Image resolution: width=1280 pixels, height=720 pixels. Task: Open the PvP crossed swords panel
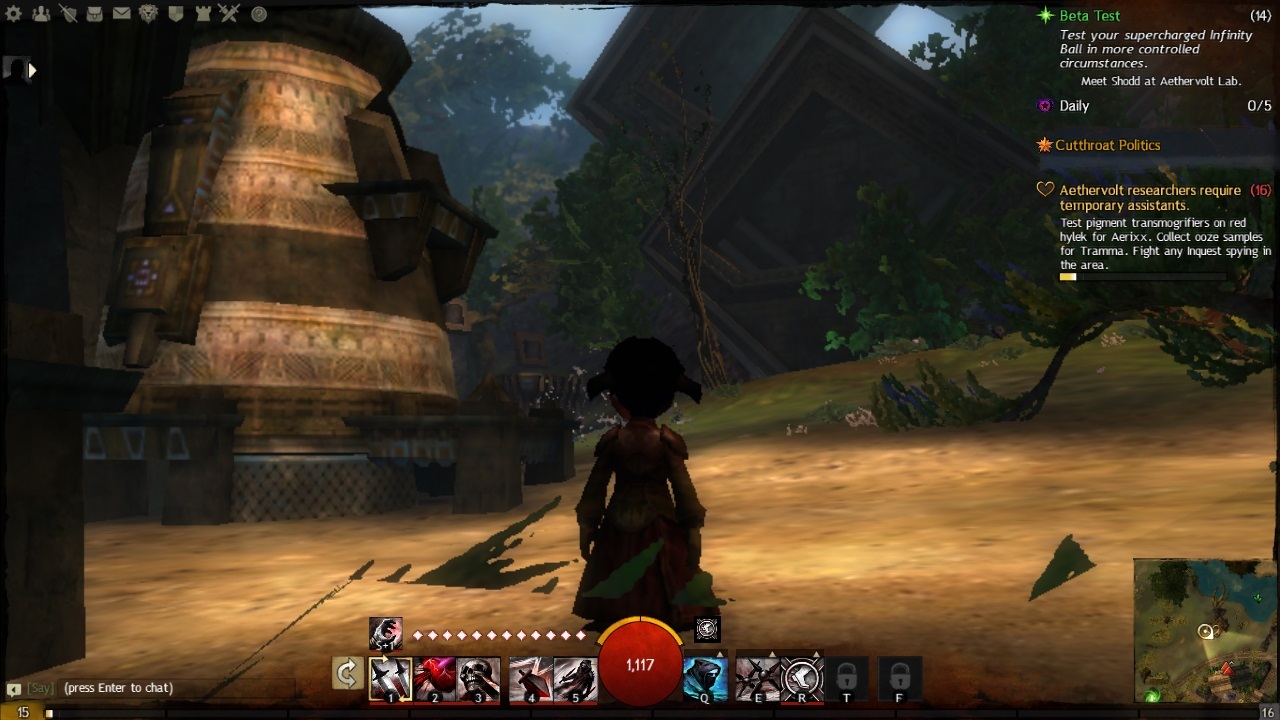point(228,14)
